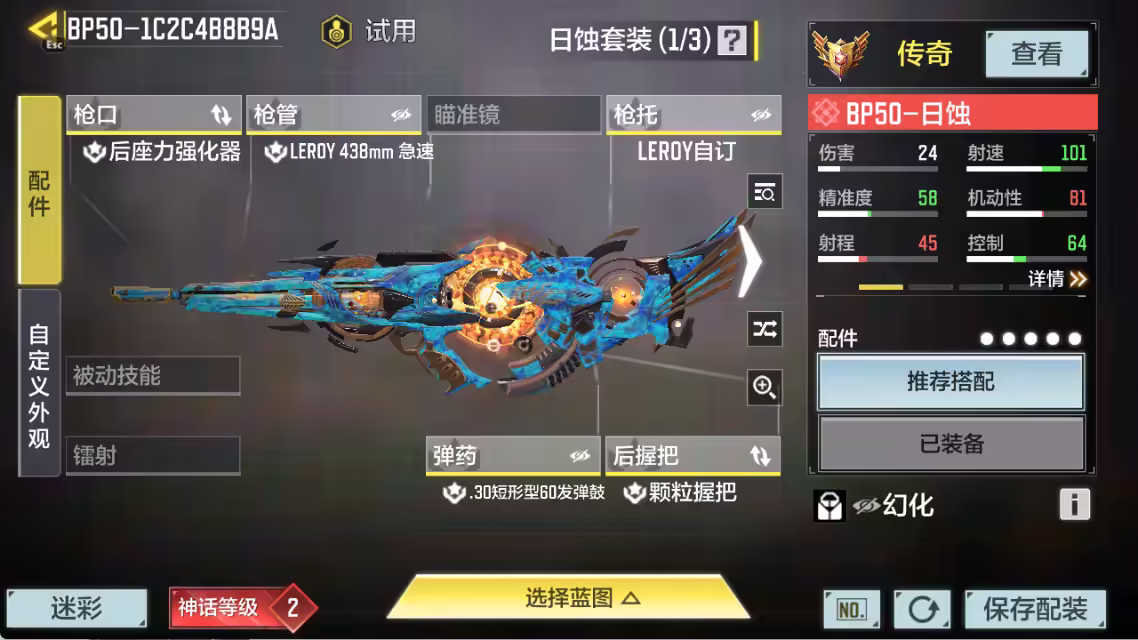Click the back arrow with Esc label
Image resolution: width=1138 pixels, height=640 pixels.
coord(44,31)
